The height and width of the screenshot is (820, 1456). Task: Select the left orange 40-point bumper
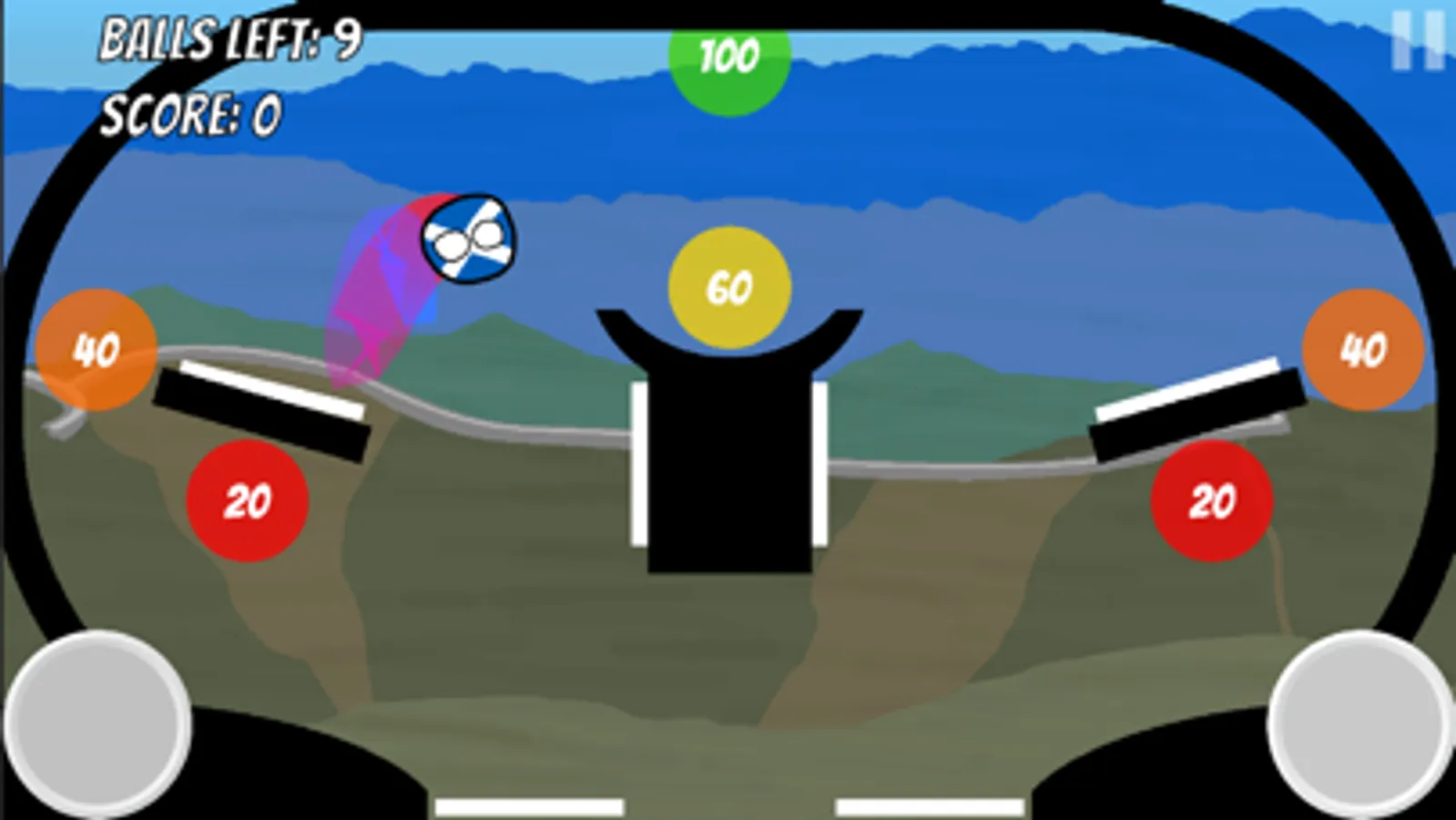[94, 348]
